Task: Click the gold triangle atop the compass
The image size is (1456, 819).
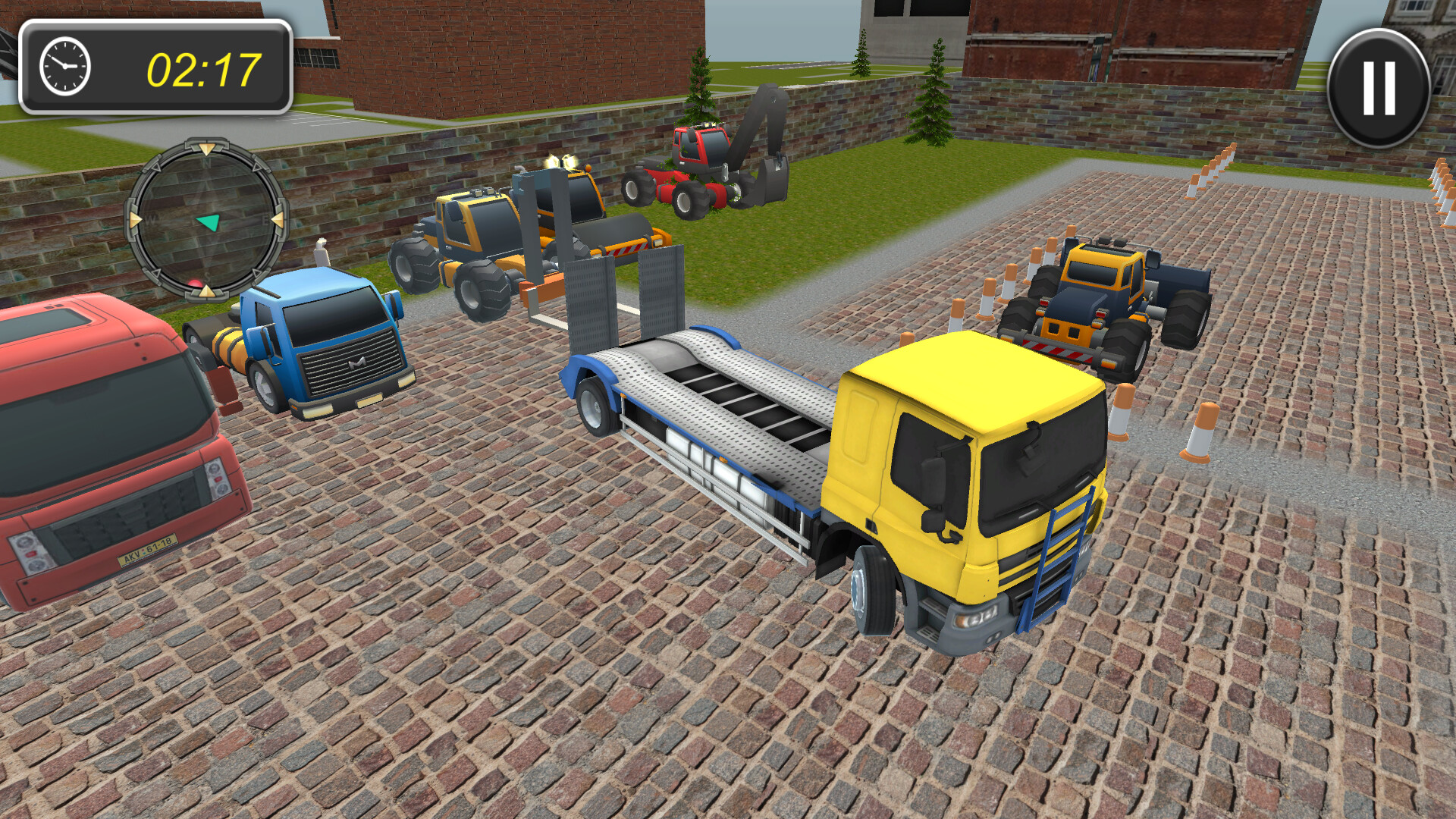Action: pyautogui.click(x=206, y=149)
